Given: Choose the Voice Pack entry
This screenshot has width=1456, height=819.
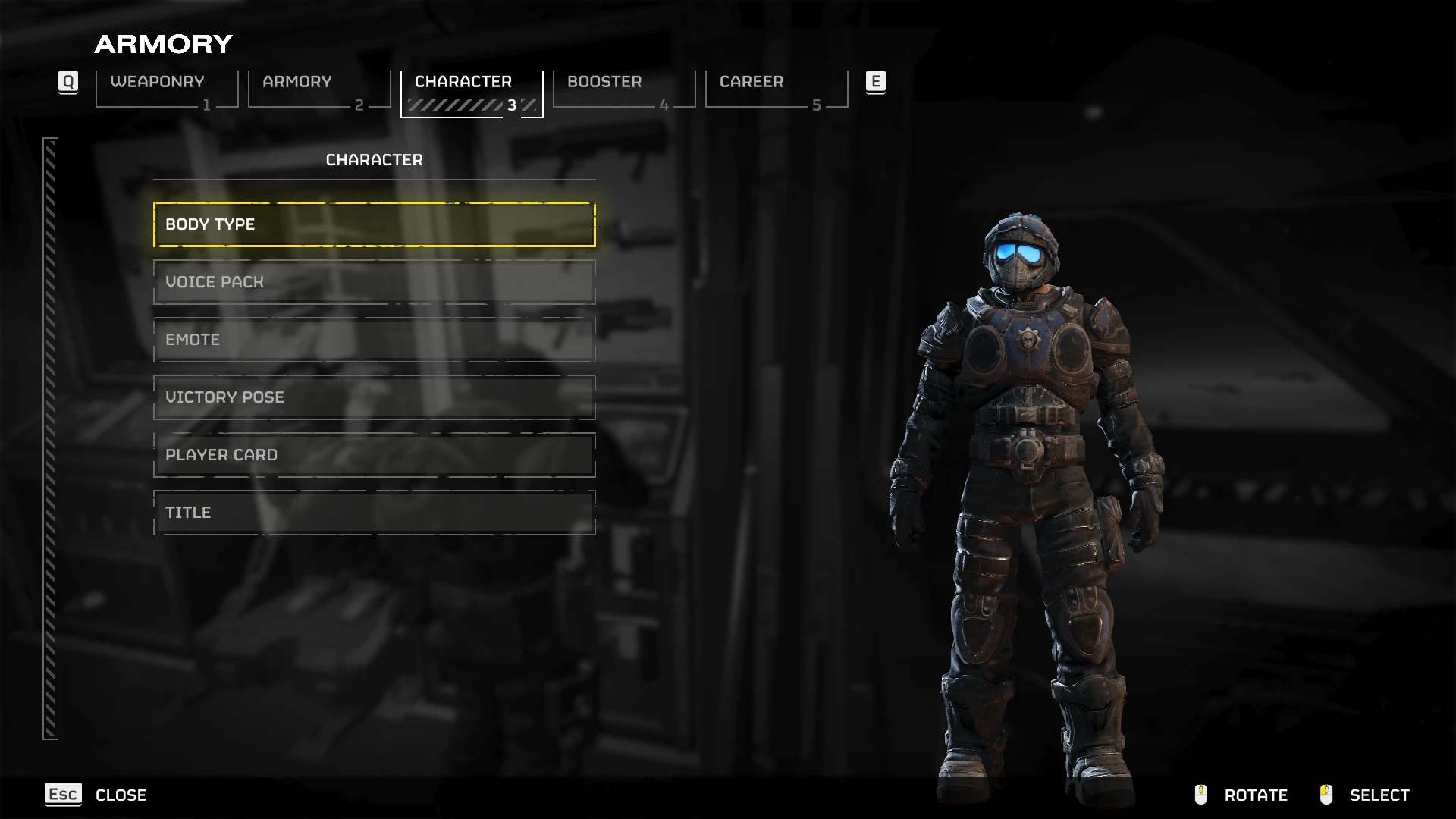Looking at the screenshot, I should (x=374, y=282).
